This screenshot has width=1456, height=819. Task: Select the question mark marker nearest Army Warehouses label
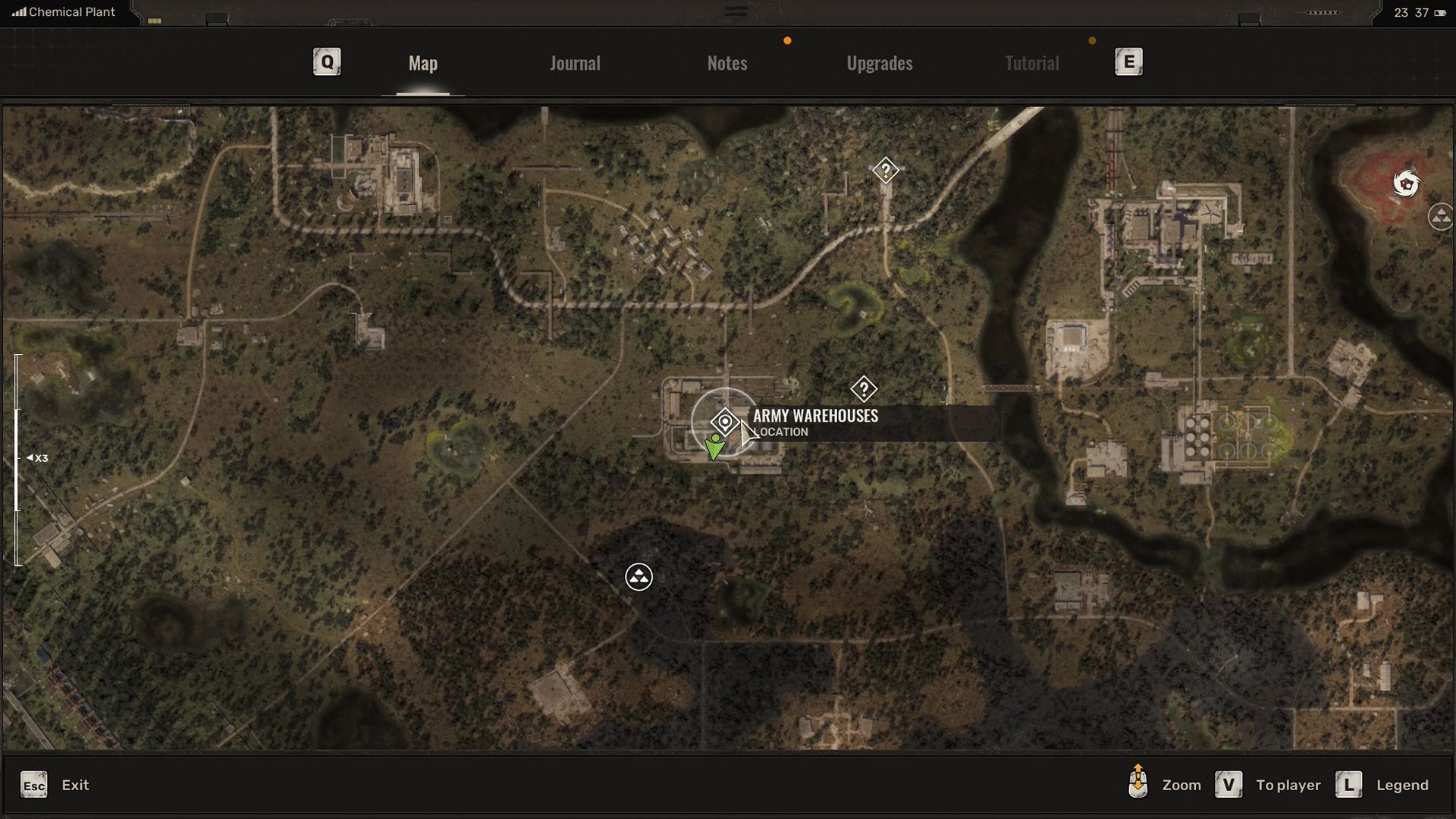pos(863,389)
